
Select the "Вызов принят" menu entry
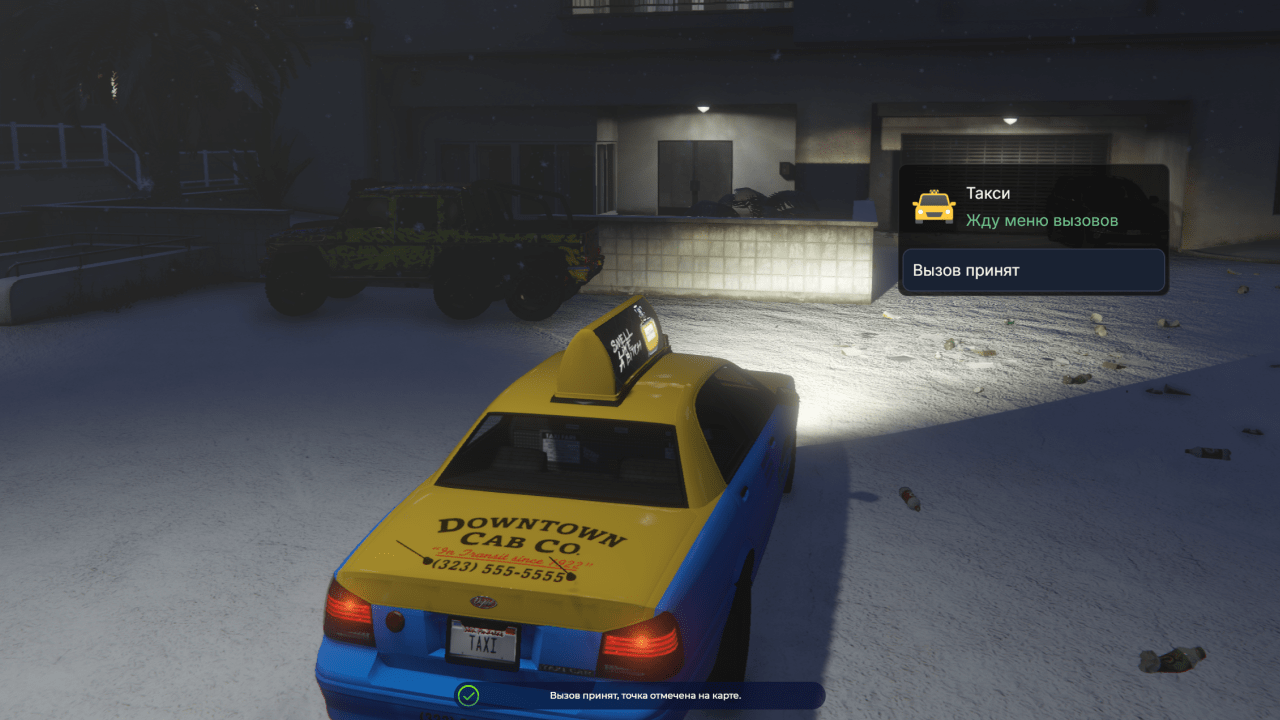click(x=1033, y=271)
